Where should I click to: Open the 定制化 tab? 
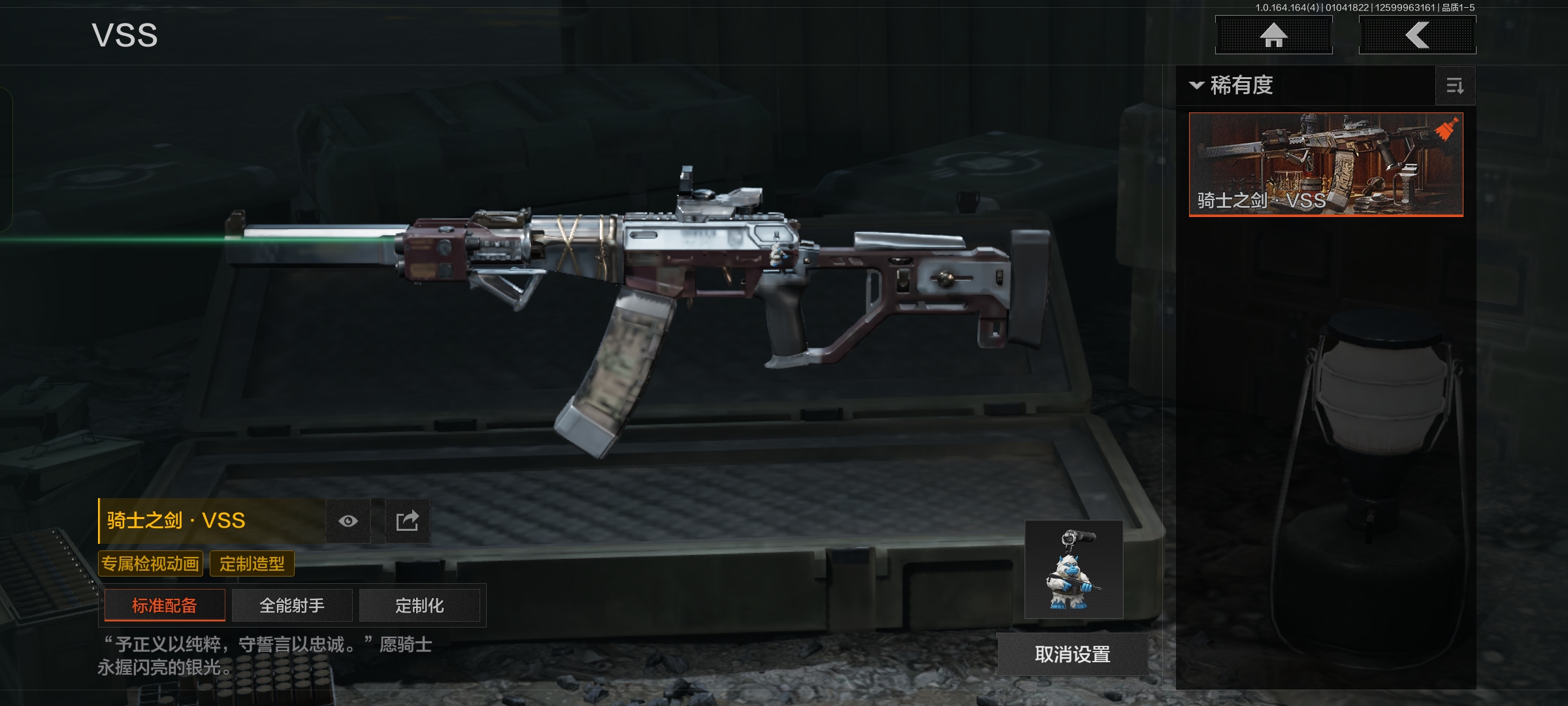419,605
